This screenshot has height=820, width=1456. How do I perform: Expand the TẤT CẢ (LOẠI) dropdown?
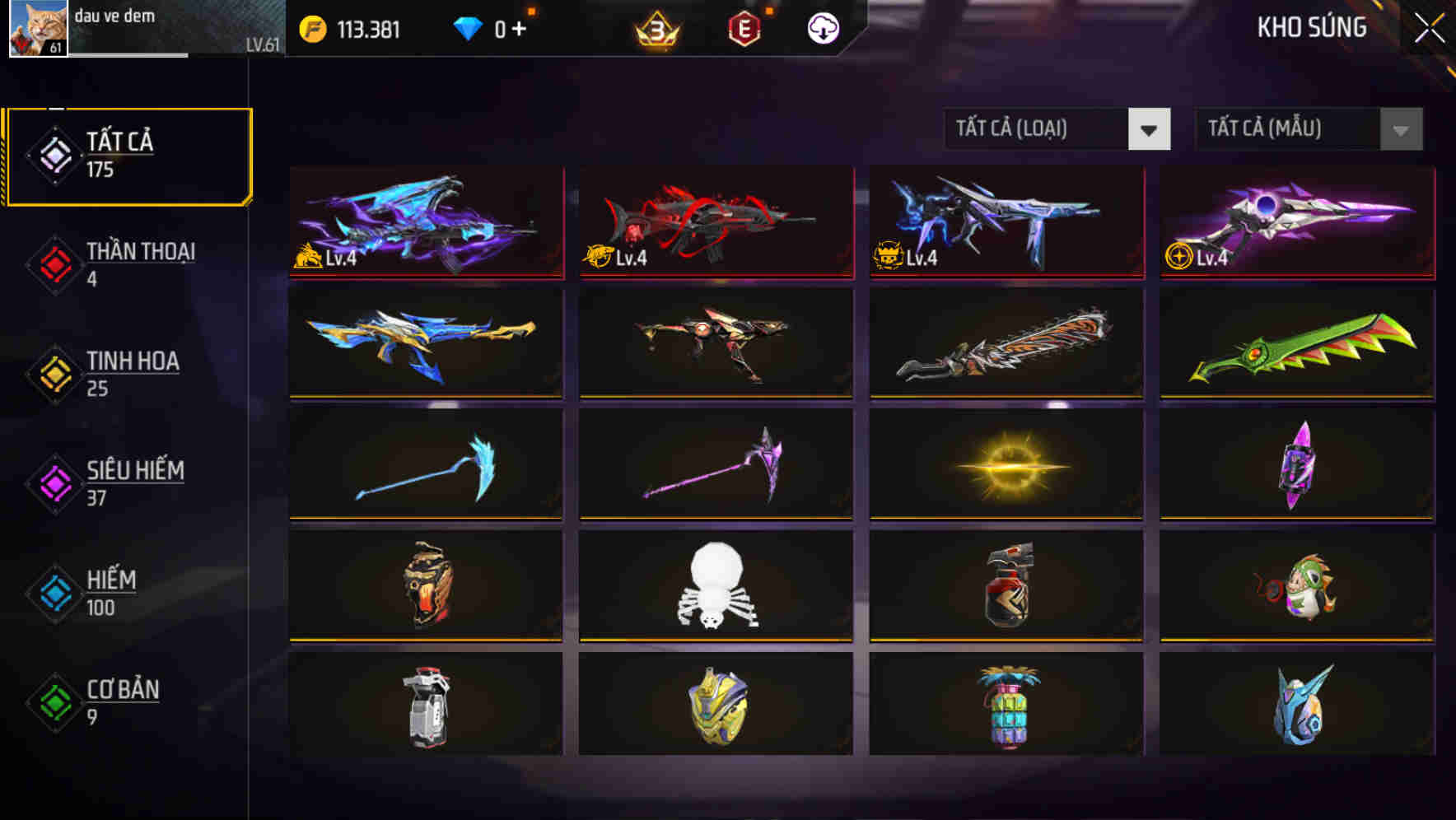tap(1034, 129)
